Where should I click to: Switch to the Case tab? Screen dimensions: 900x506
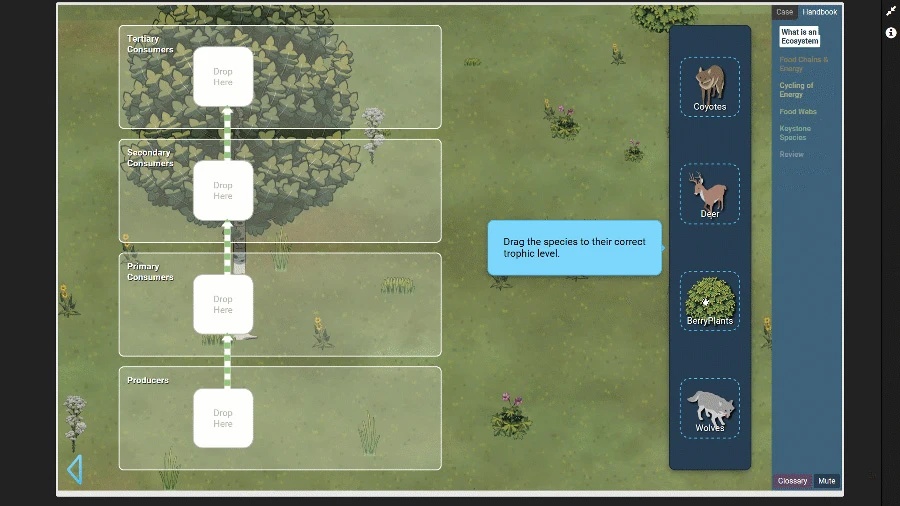pos(785,12)
